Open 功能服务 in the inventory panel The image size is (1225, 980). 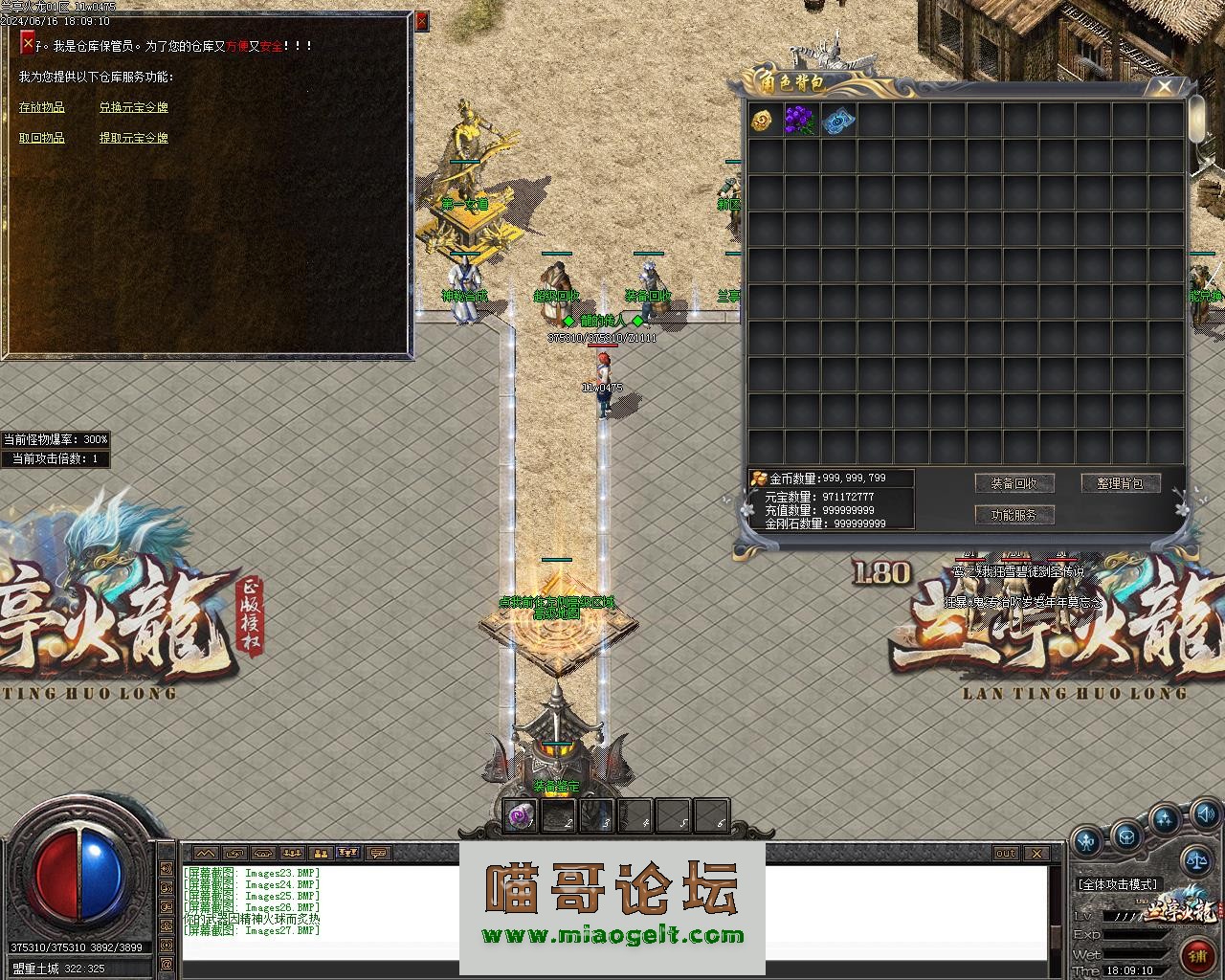pyautogui.click(x=1013, y=515)
